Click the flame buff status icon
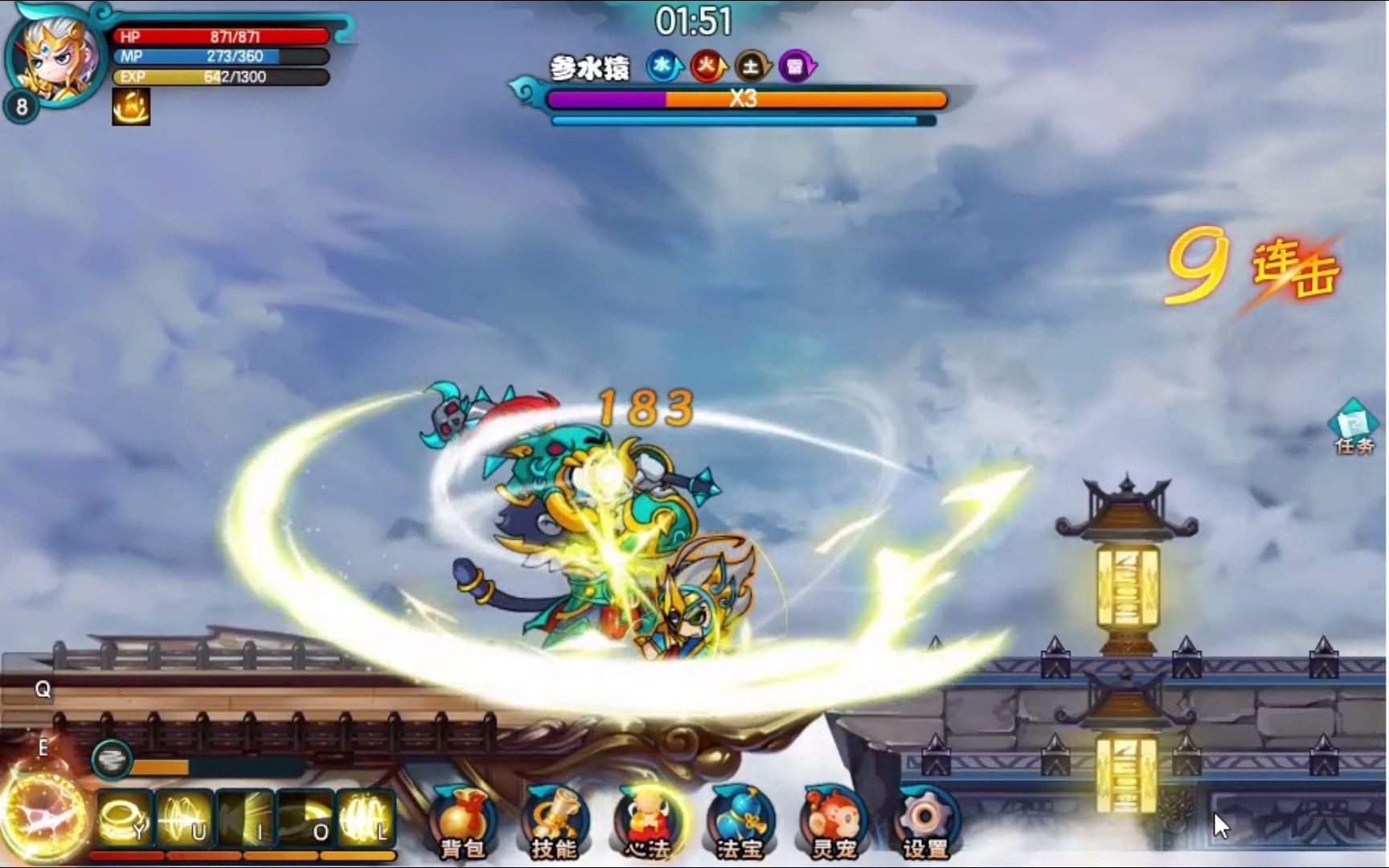This screenshot has width=1389, height=868. pyautogui.click(x=131, y=107)
